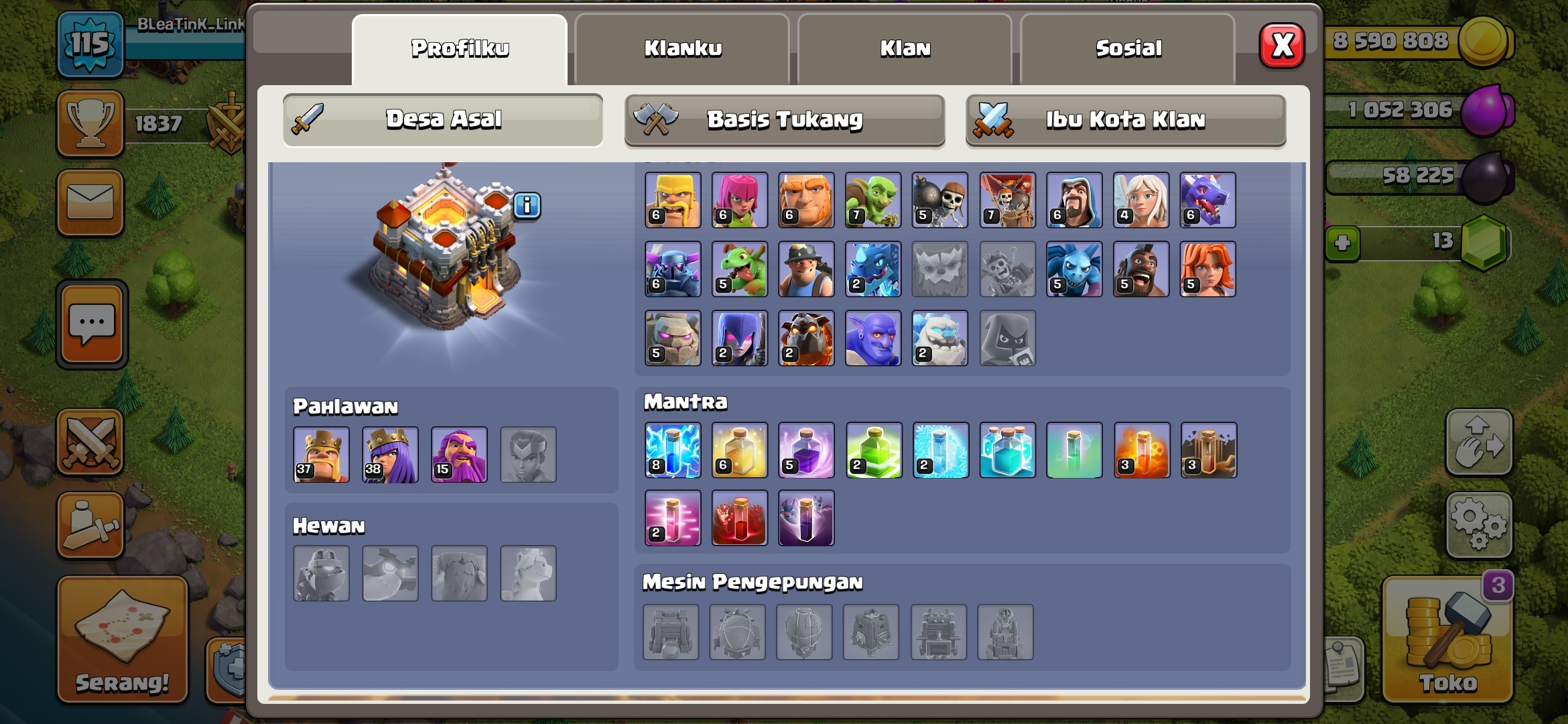Open the Toko shop

point(1447,640)
